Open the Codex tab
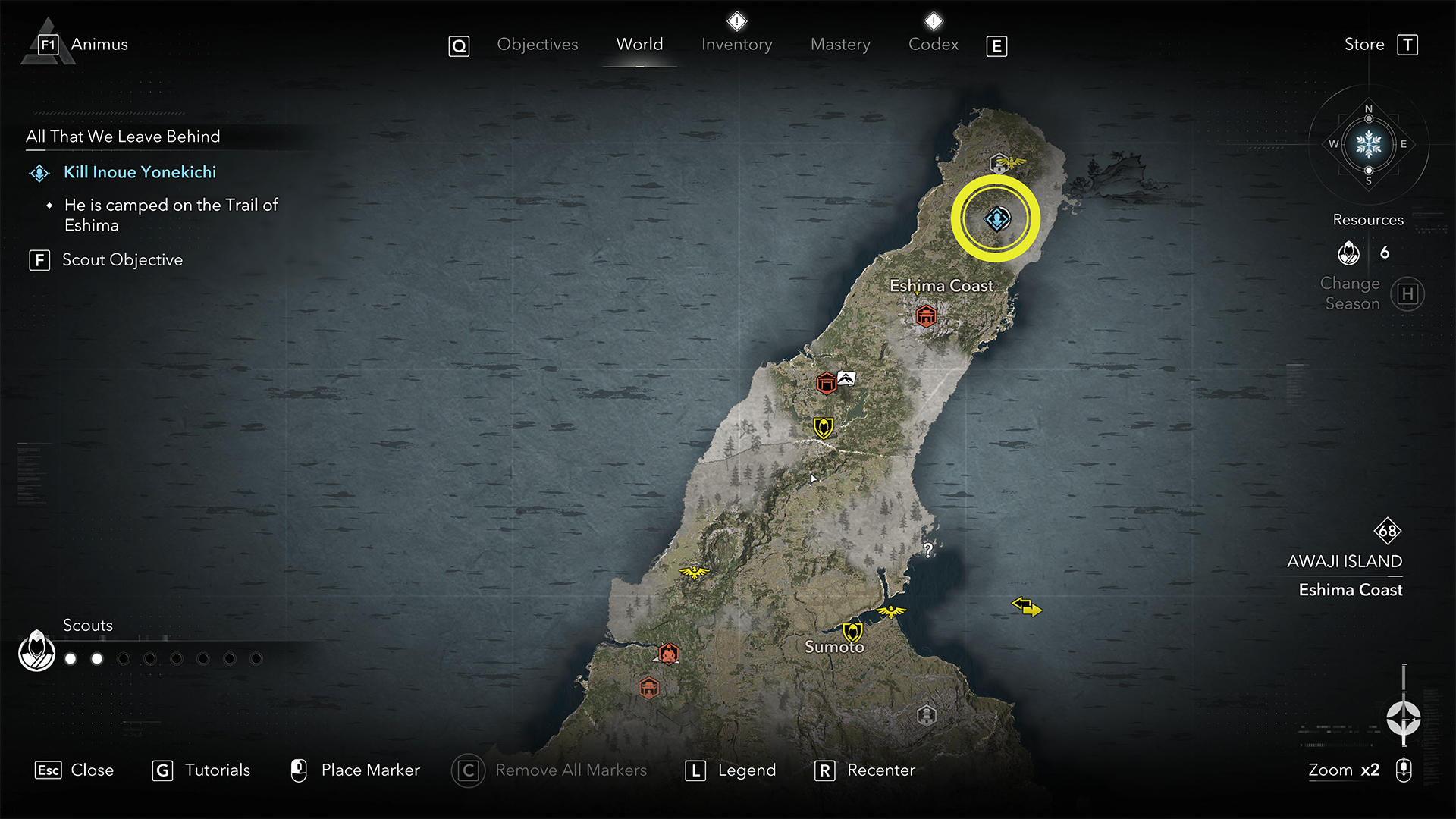The height and width of the screenshot is (819, 1456). pos(934,45)
